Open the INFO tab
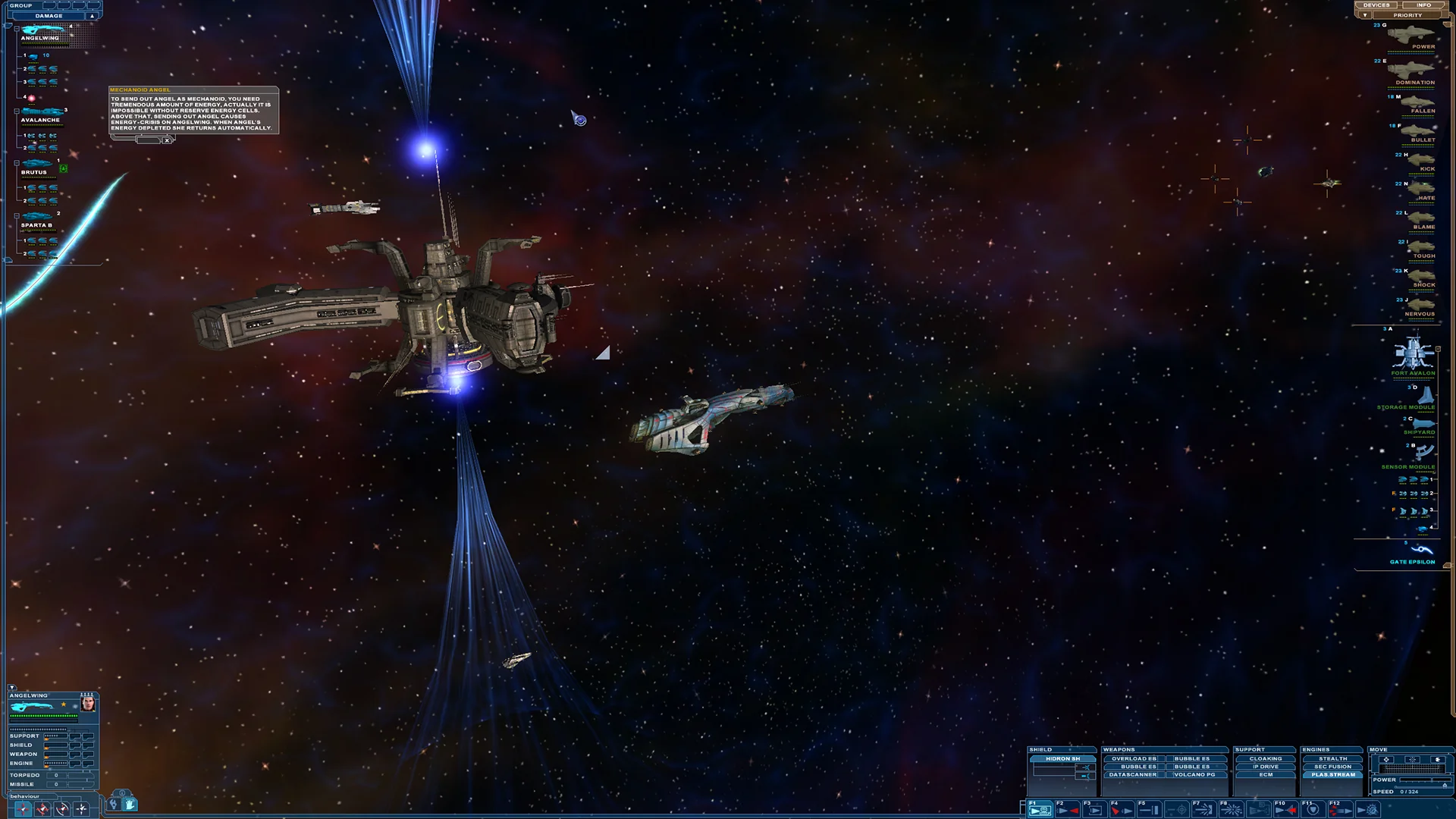1456x819 pixels. [x=1423, y=5]
